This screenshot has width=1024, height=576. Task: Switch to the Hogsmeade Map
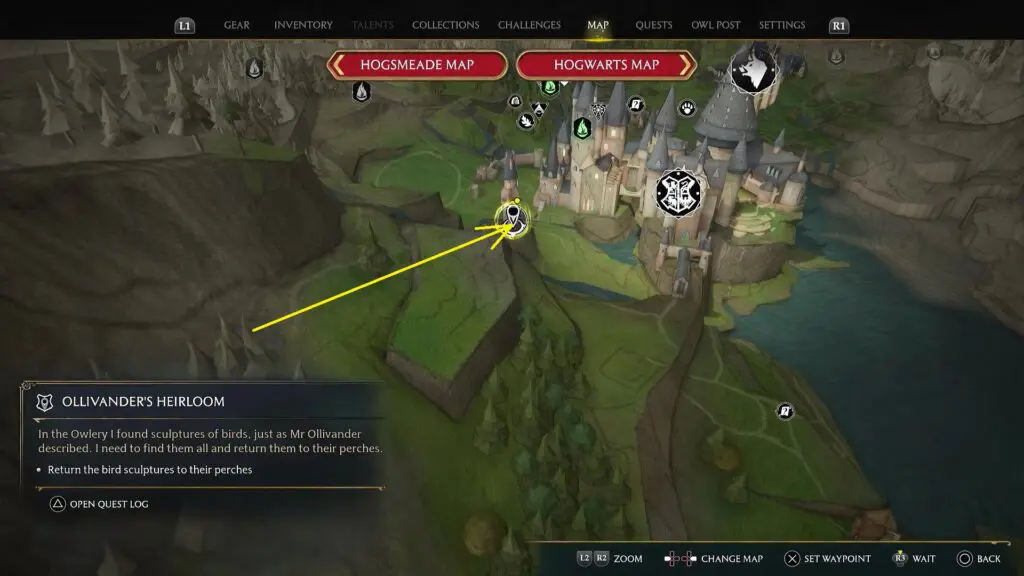click(x=418, y=65)
